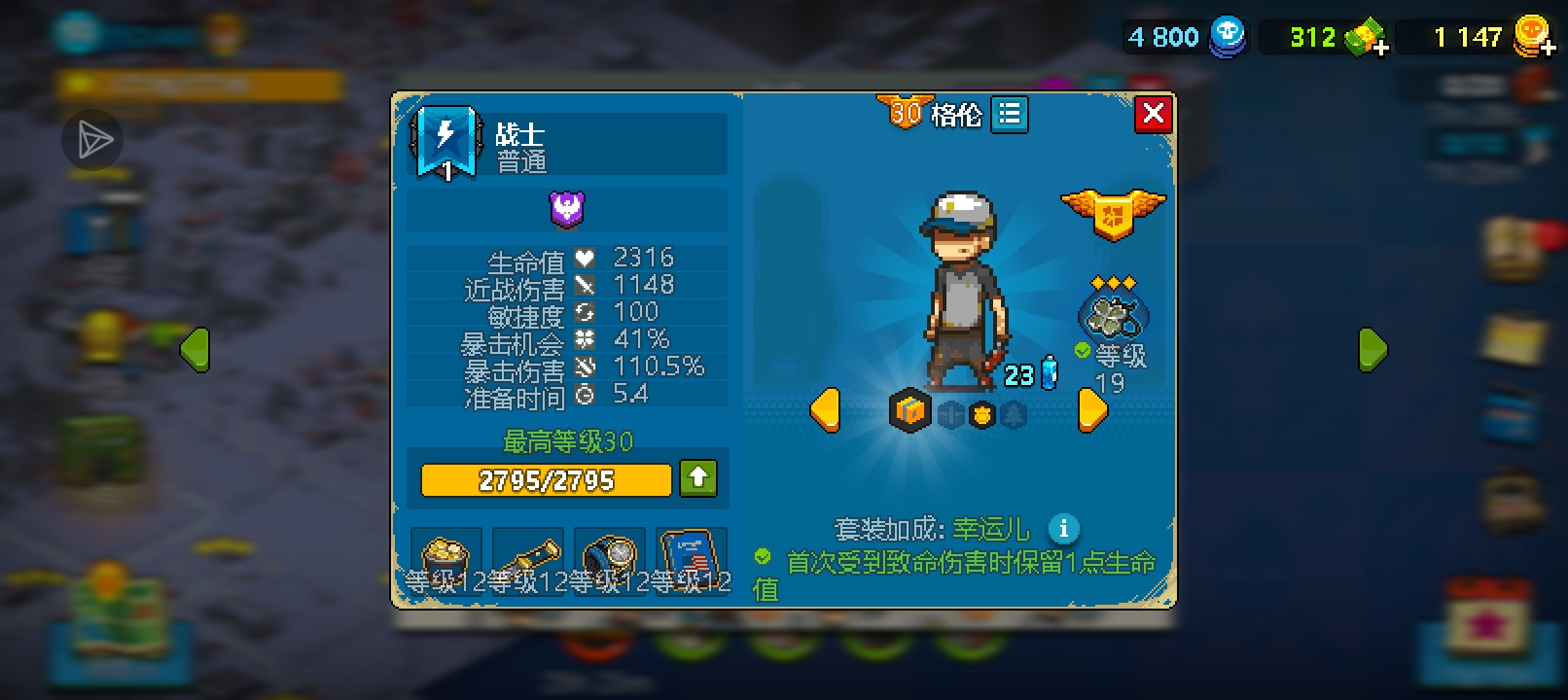
Task: Tap 幸运儿 set bonus info button
Action: (1064, 529)
